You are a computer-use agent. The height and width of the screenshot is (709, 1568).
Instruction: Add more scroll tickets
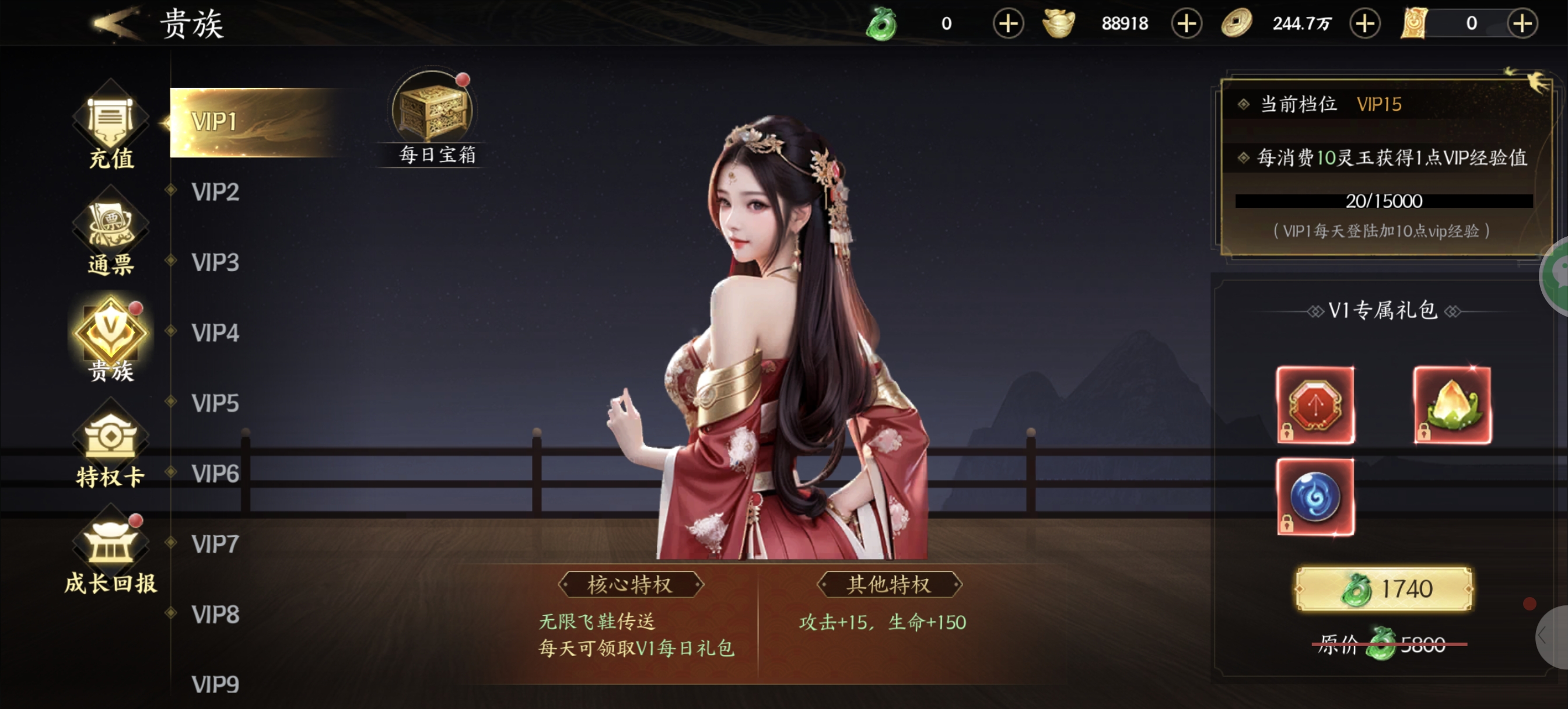tap(1522, 24)
